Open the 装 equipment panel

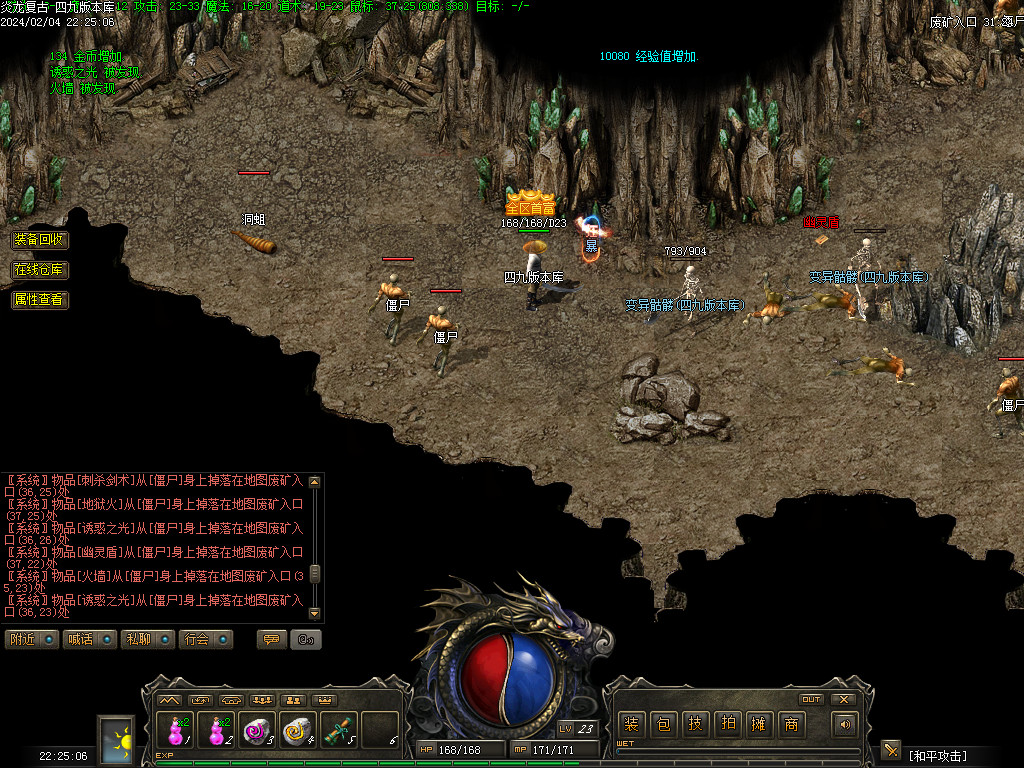[x=631, y=724]
